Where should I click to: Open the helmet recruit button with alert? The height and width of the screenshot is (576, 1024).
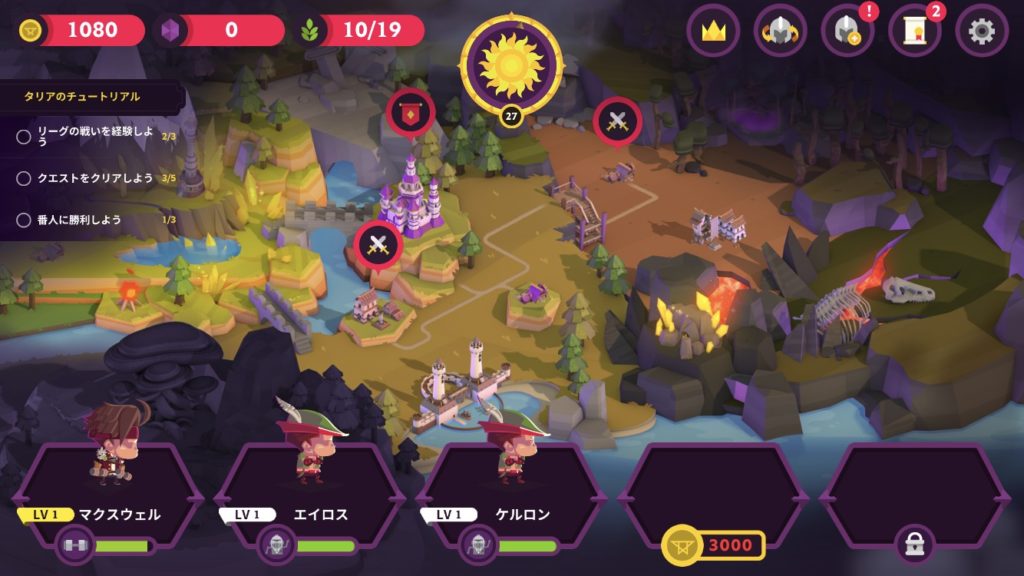[x=847, y=31]
